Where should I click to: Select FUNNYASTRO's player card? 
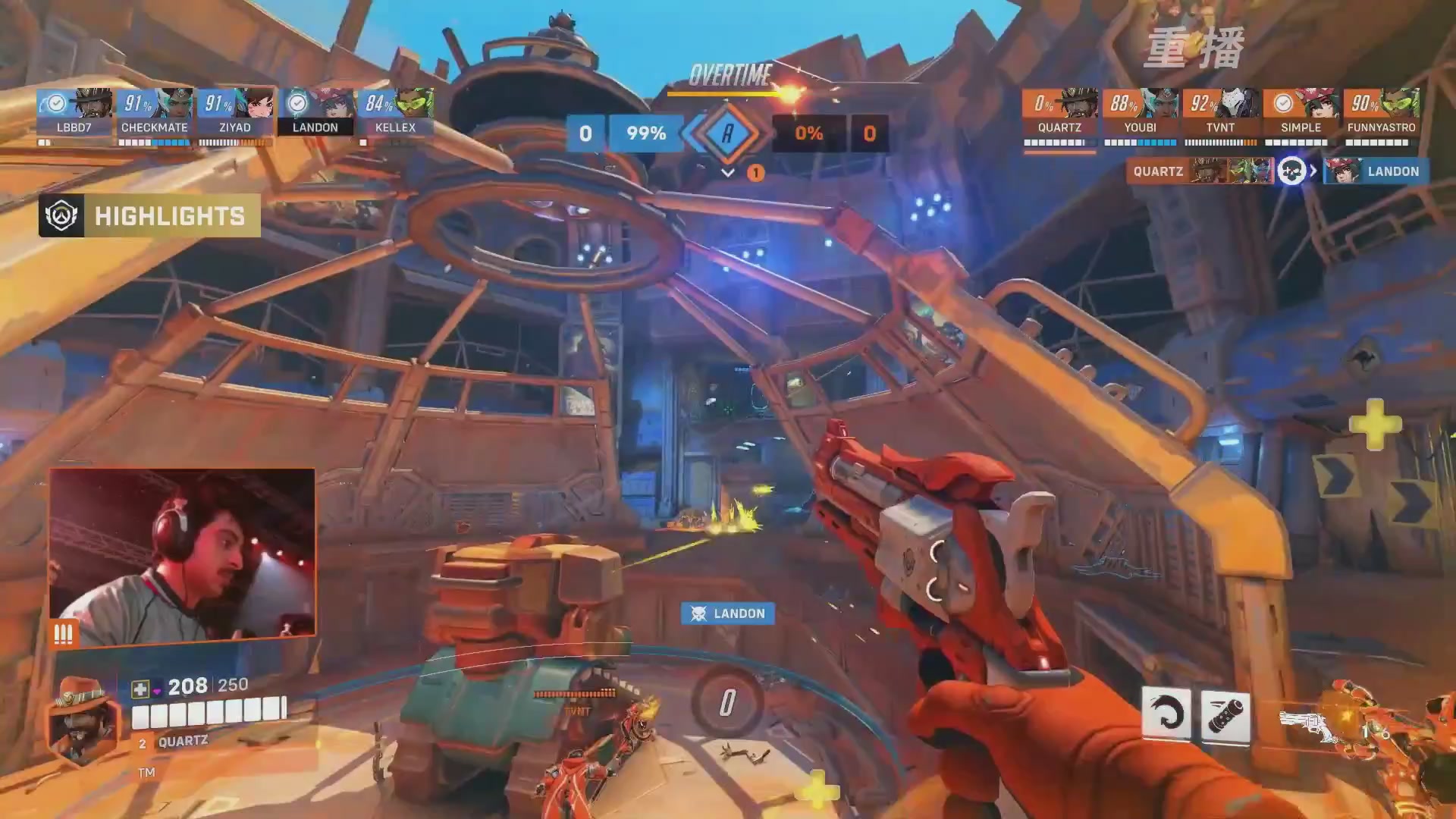(1381, 114)
